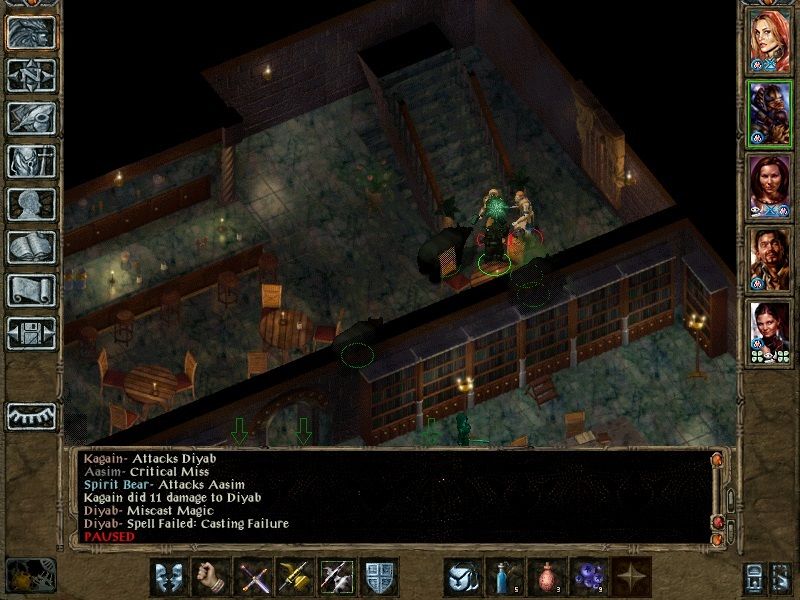
Task: Select the fist weapon slot
Action: (x=209, y=577)
